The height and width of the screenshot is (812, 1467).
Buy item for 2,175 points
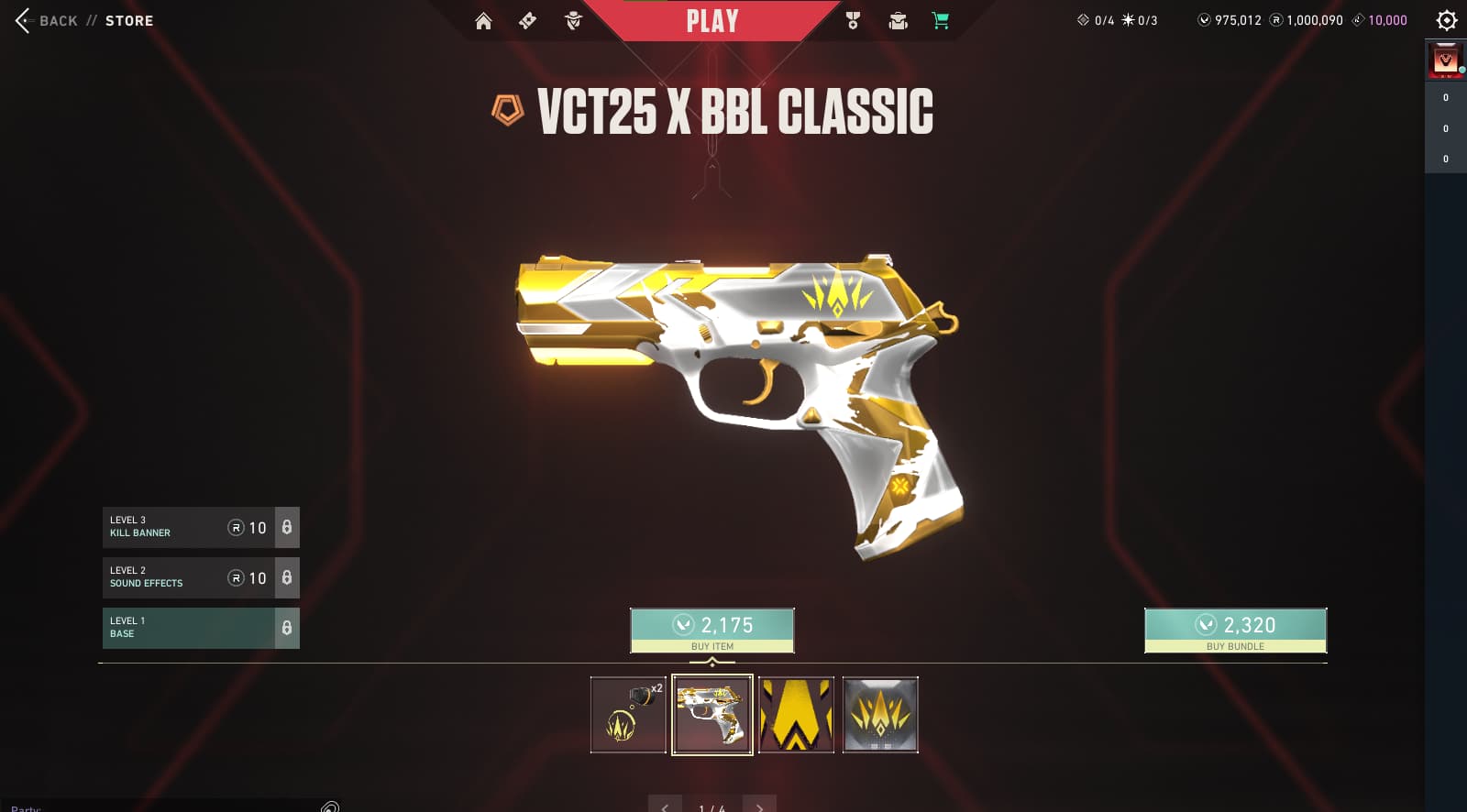pyautogui.click(x=712, y=630)
